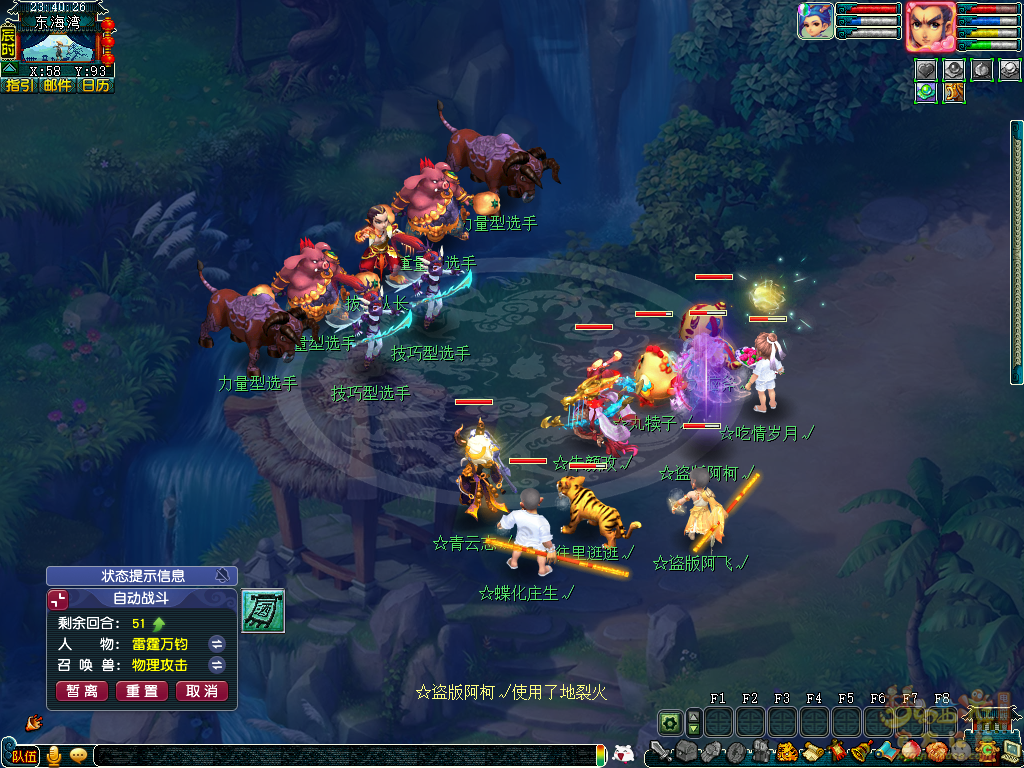The height and width of the screenshot is (768, 1024).
Task: Collapse the 自动战斗 panel
Action: (60, 600)
